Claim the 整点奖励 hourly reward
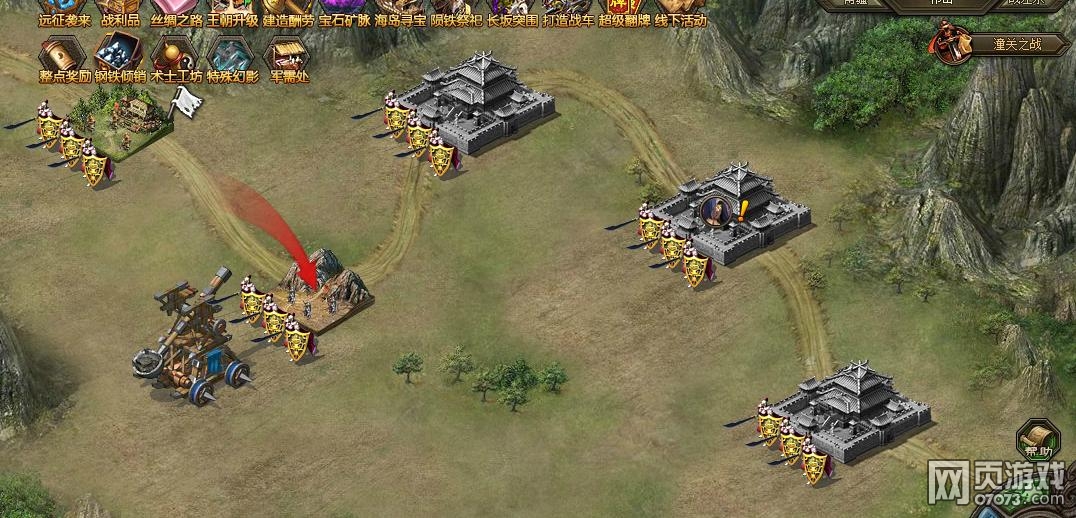Image resolution: width=1076 pixels, height=518 pixels. click(63, 58)
